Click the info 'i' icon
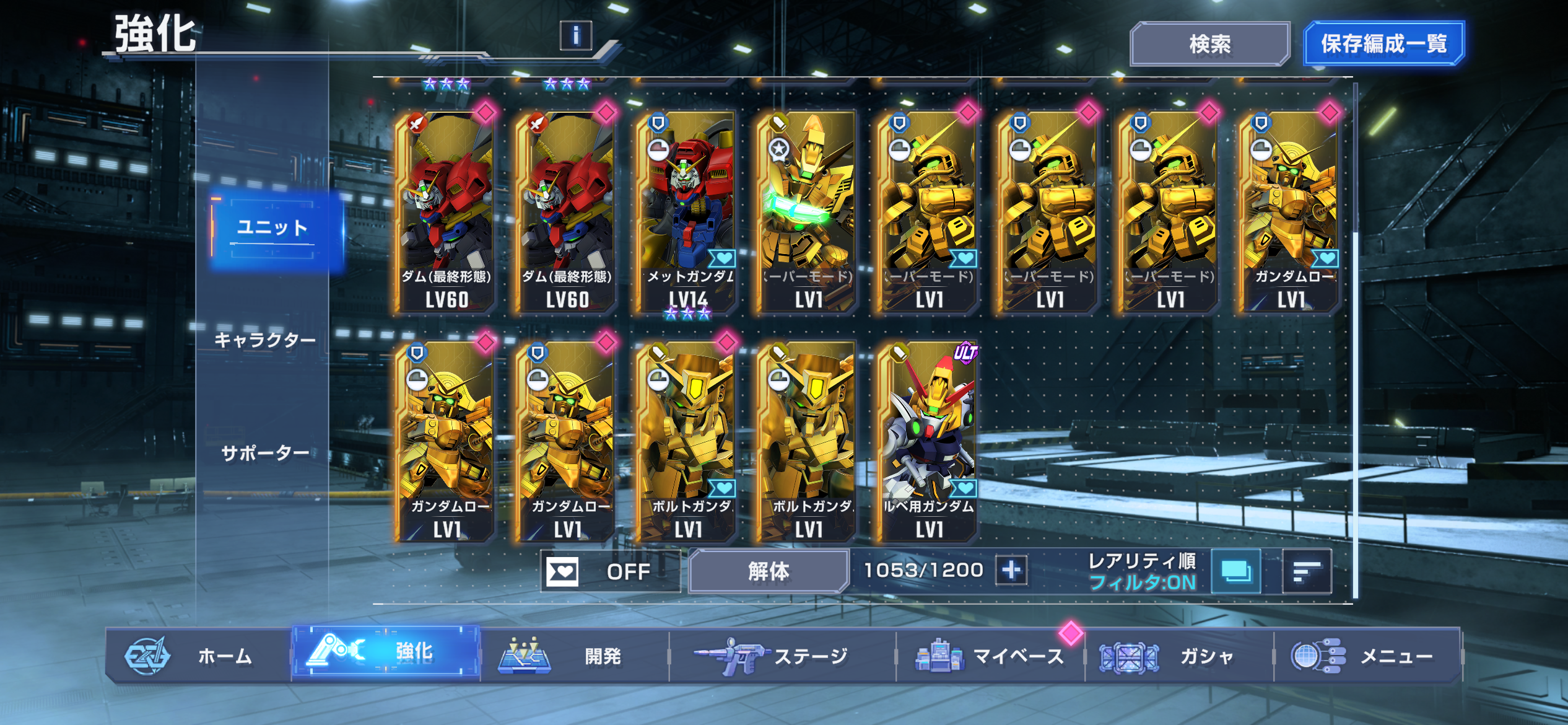Viewport: 1568px width, 725px height. pos(575,35)
